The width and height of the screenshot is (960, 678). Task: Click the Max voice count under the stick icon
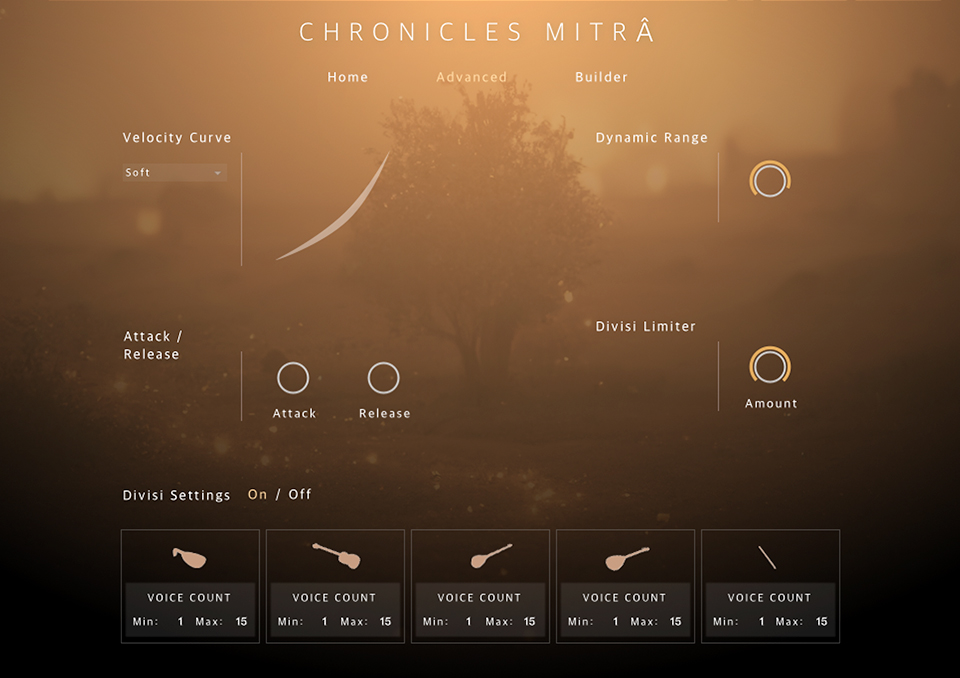tap(821, 622)
